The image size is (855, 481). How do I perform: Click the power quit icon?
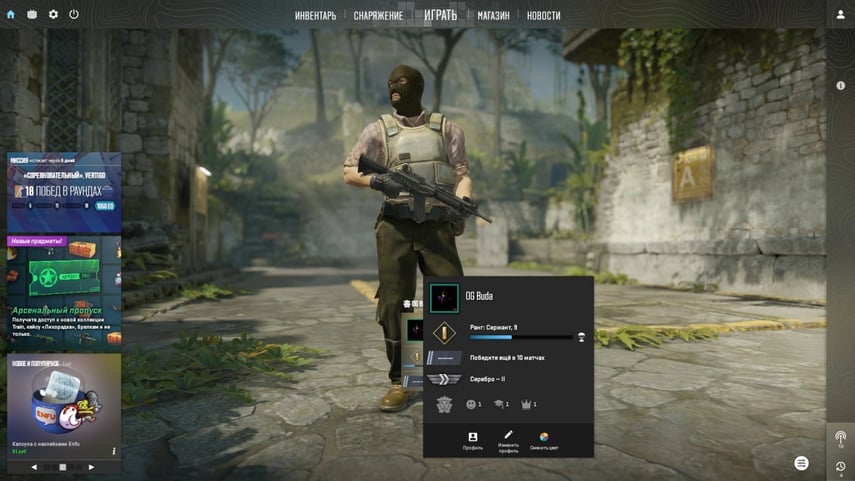click(74, 15)
